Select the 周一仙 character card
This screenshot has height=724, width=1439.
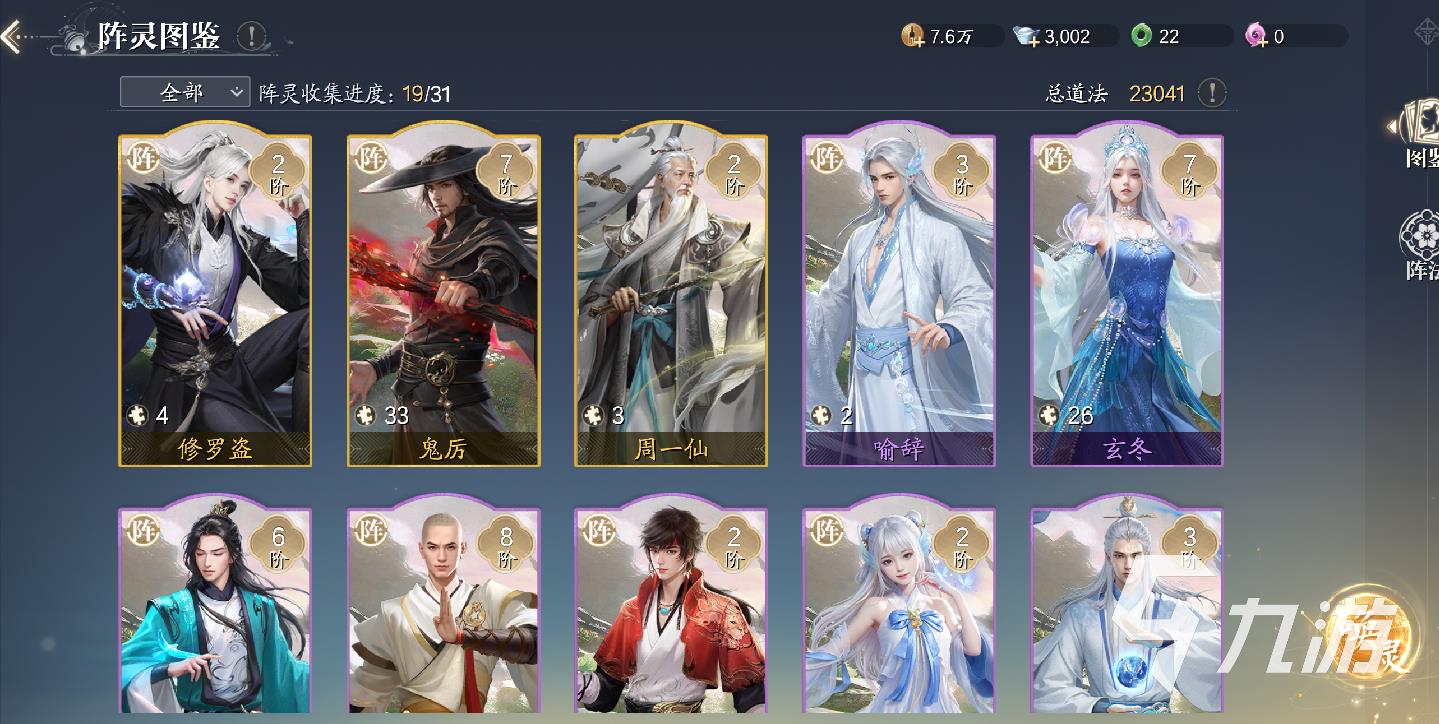[670, 295]
